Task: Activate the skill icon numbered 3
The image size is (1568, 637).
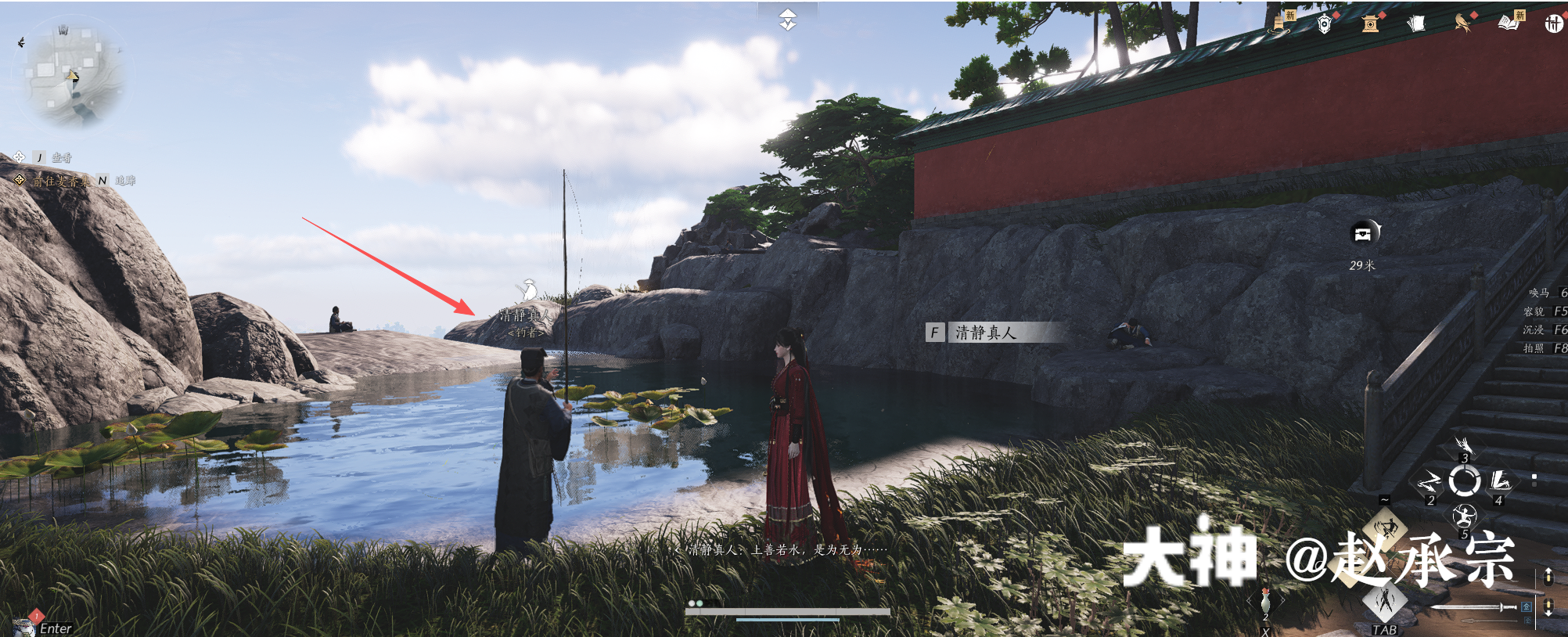Action: (x=1464, y=448)
